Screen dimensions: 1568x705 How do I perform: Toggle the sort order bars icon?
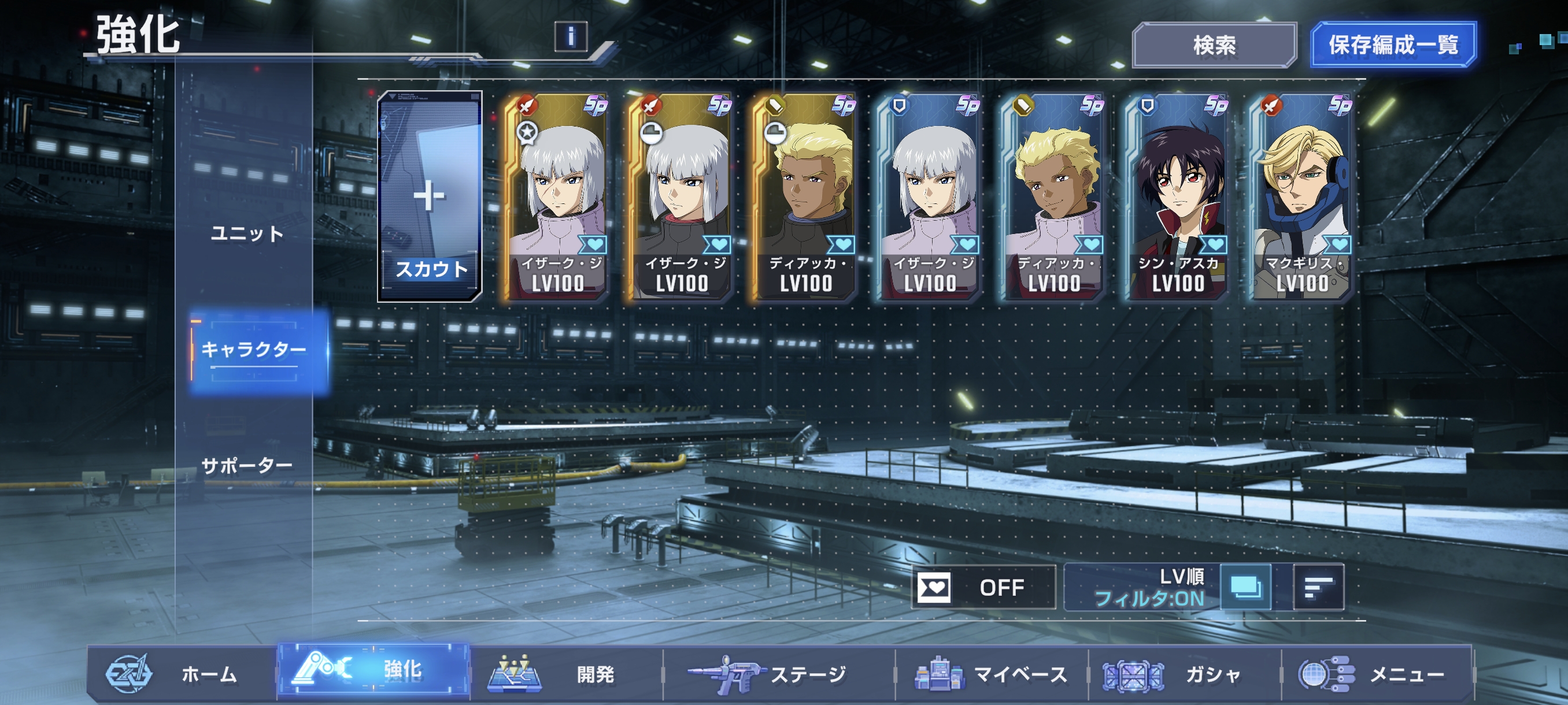point(1318,587)
